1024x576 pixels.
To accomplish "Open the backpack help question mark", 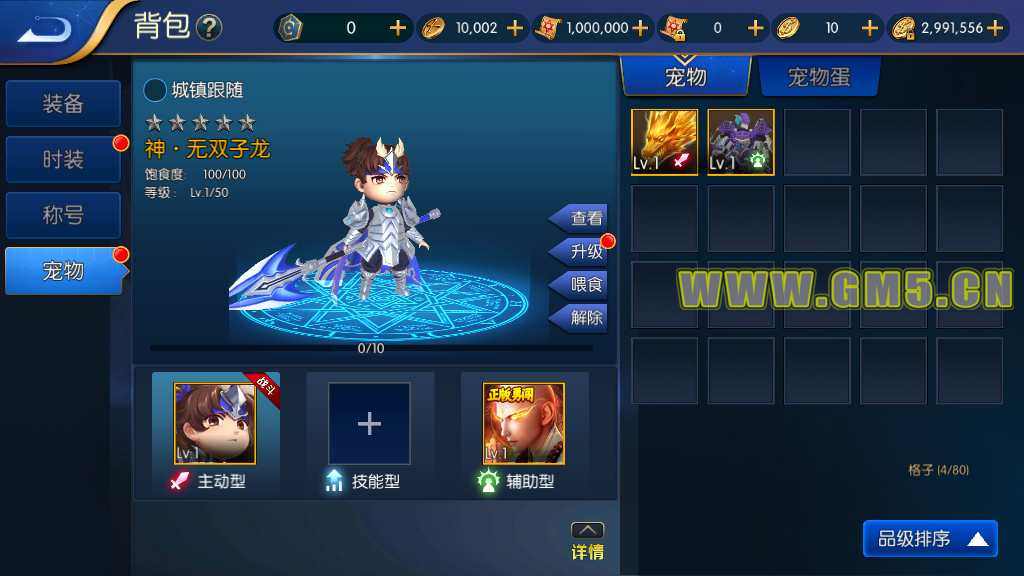I will 208,28.
